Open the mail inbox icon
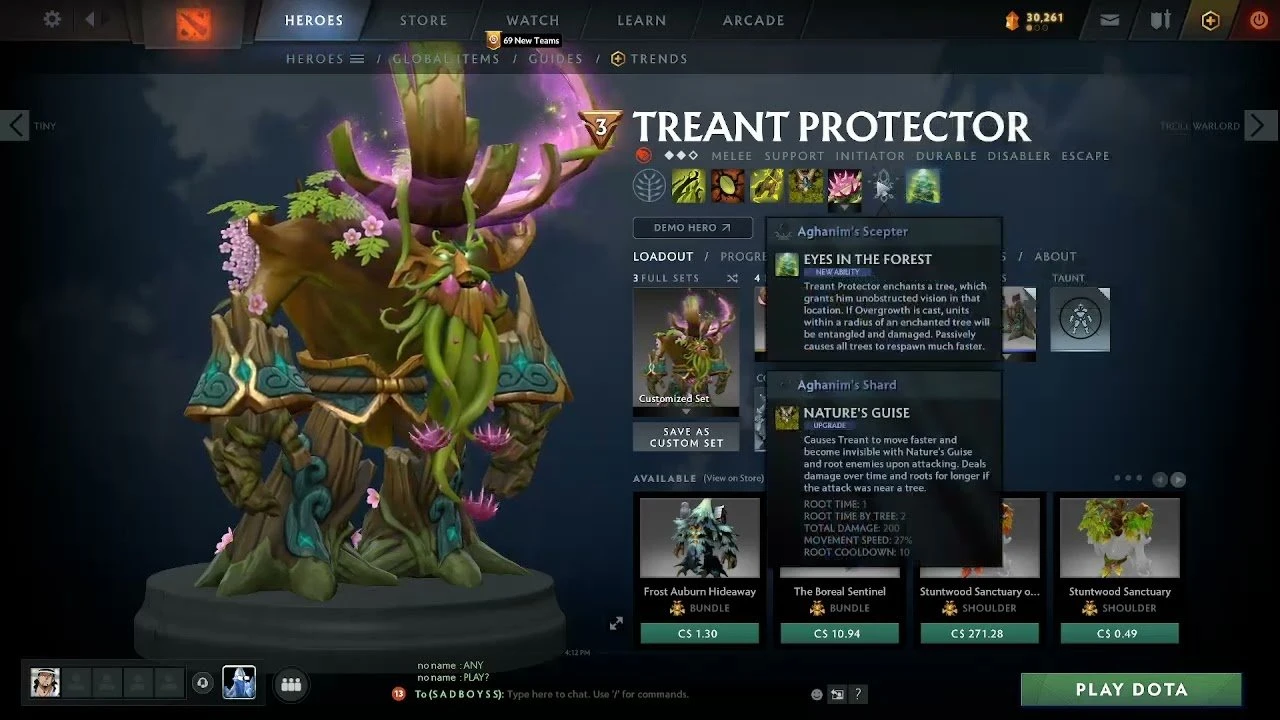Screen dimensions: 1280x720 [x=1109, y=20]
